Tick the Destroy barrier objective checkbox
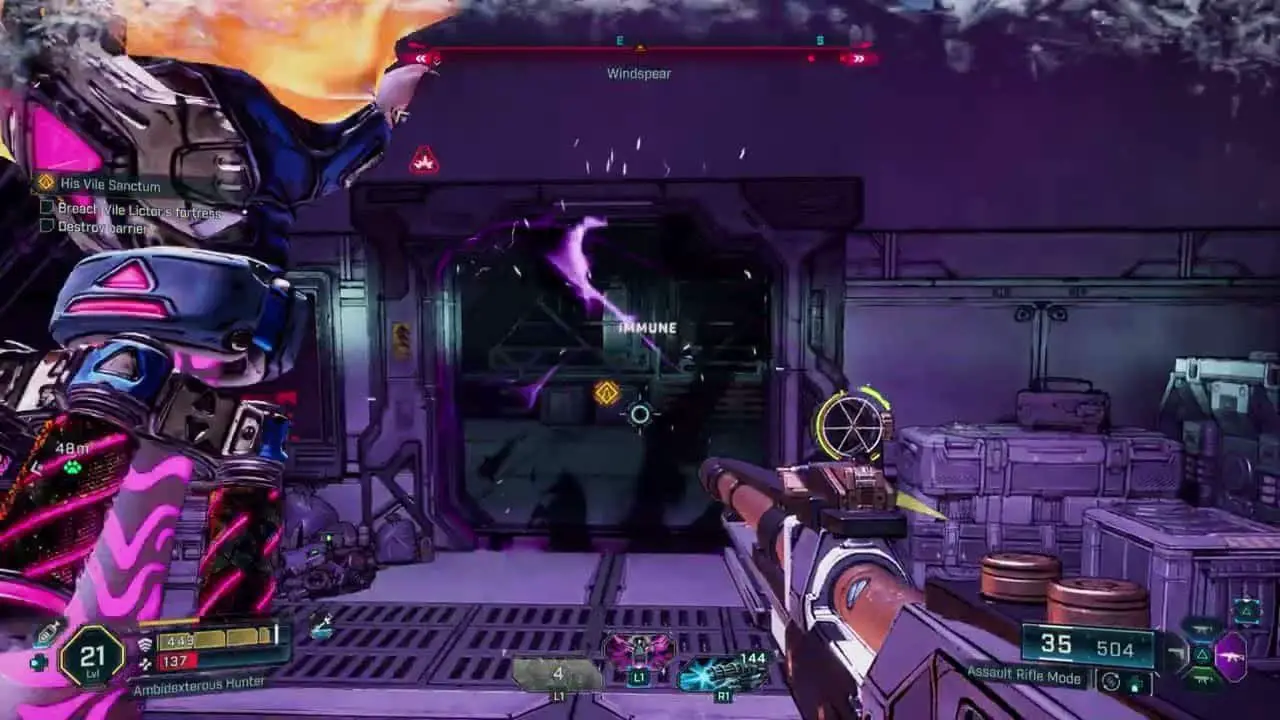This screenshot has height=720, width=1280. tap(47, 226)
